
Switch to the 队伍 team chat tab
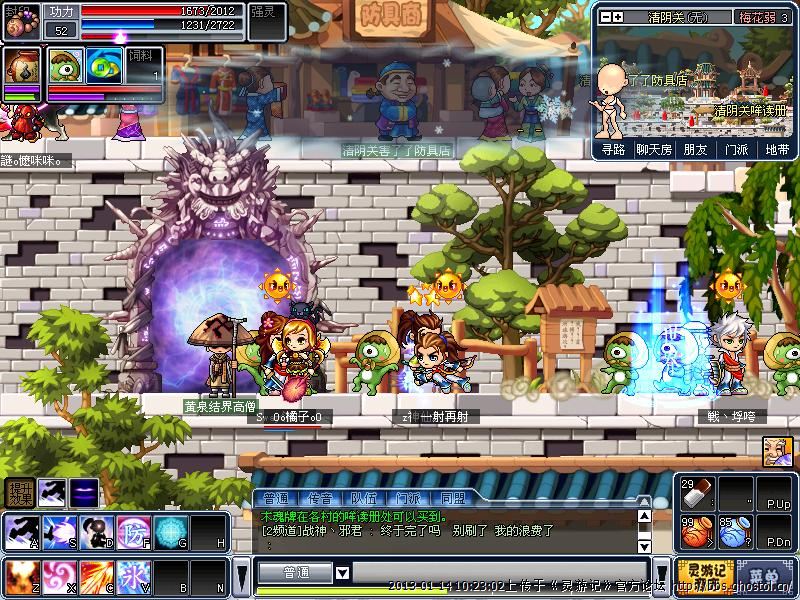[364, 498]
